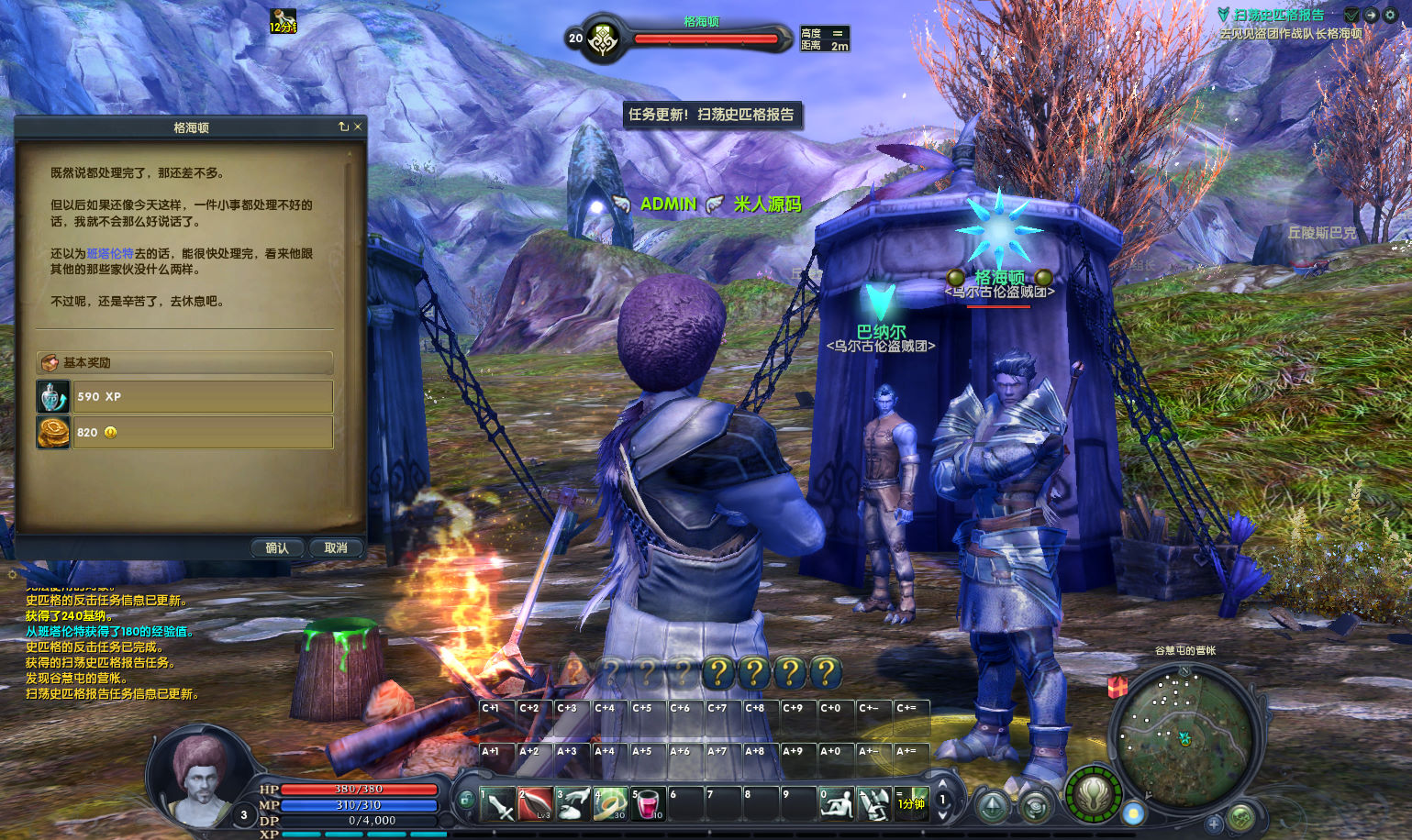Viewport: 1412px width, 840px height.
Task: Activate the sword attack skill in slot 1
Action: click(x=497, y=804)
